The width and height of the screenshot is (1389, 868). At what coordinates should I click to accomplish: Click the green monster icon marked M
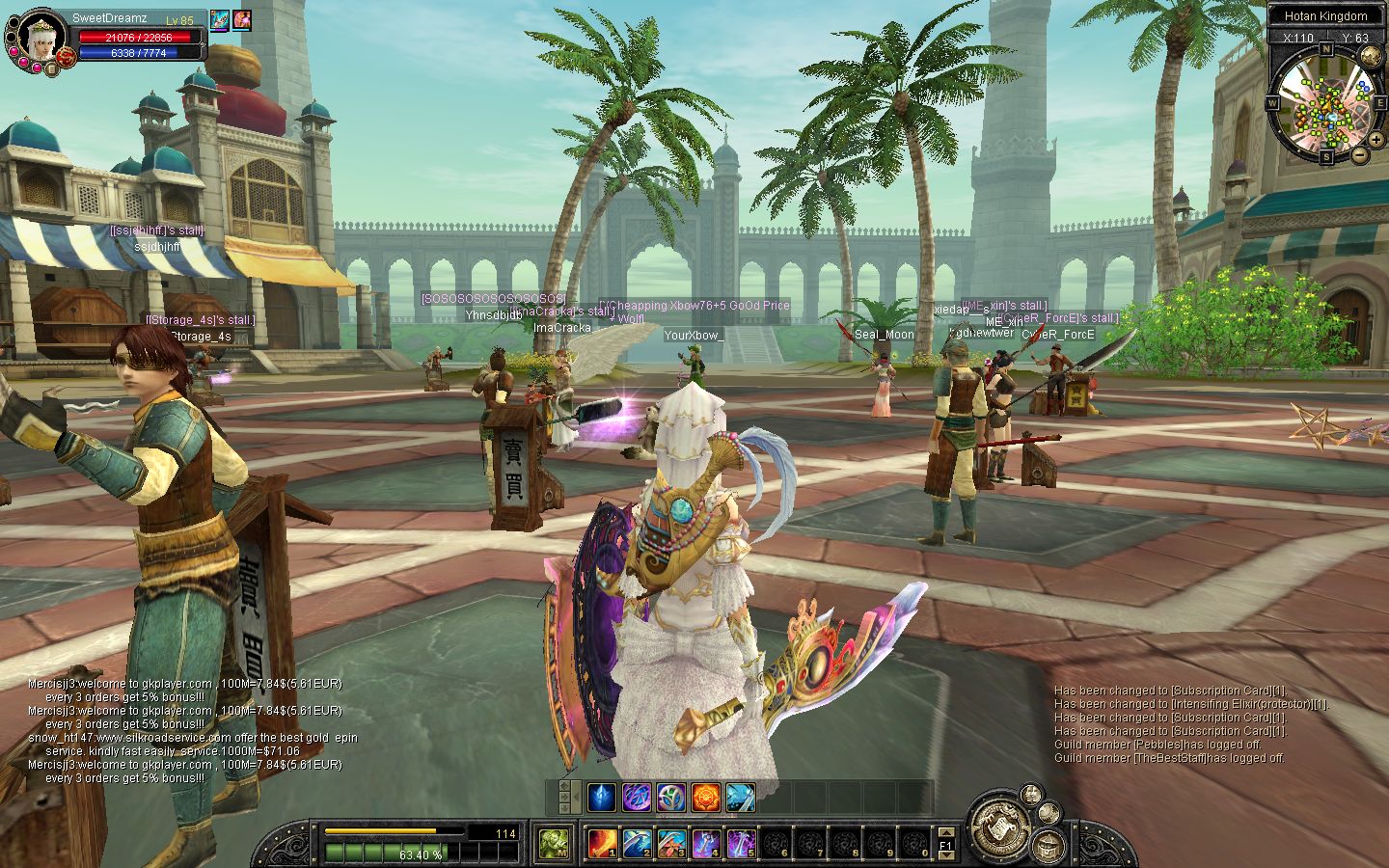pos(554,844)
